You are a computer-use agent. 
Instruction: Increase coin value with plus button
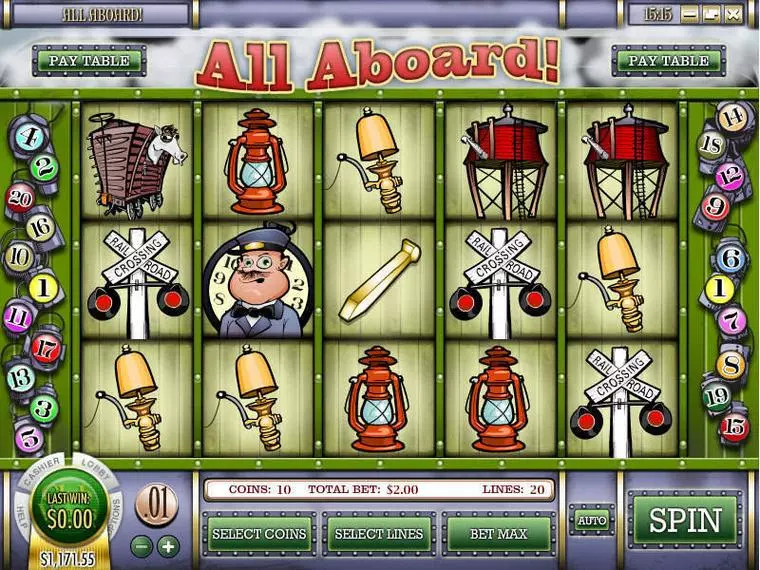[x=168, y=546]
